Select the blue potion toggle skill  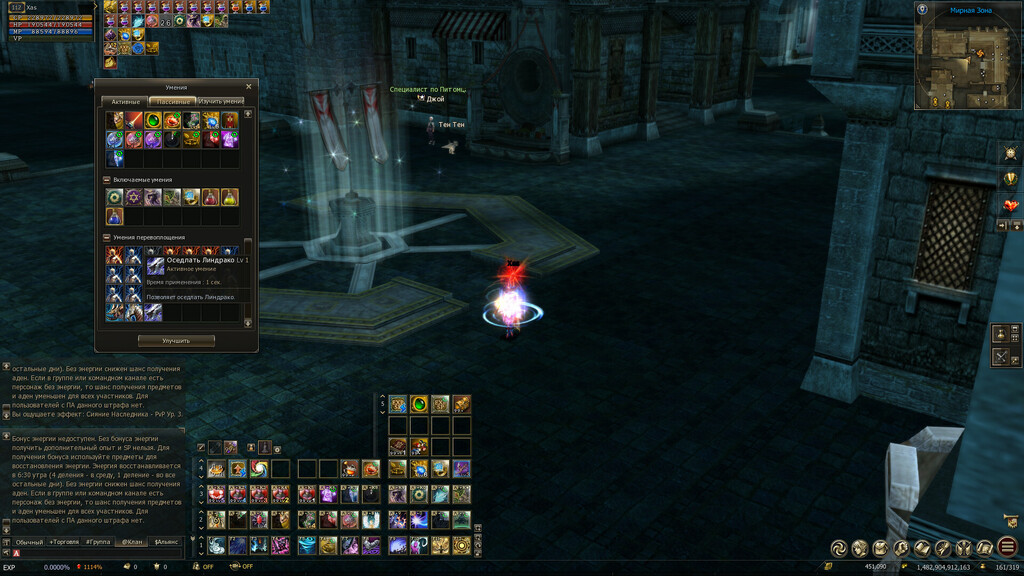[115, 216]
